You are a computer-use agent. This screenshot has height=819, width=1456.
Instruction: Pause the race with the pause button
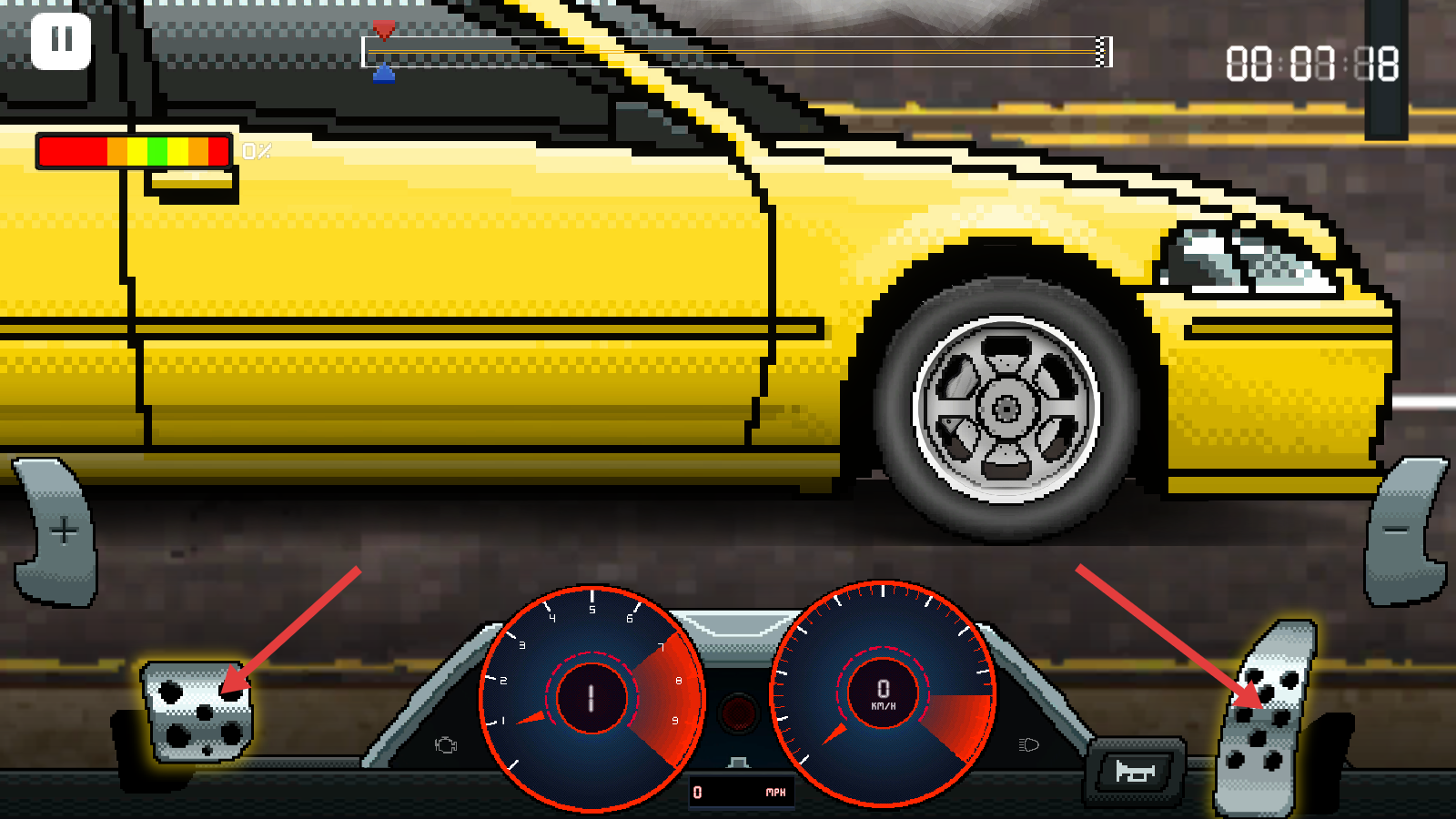coord(61,41)
